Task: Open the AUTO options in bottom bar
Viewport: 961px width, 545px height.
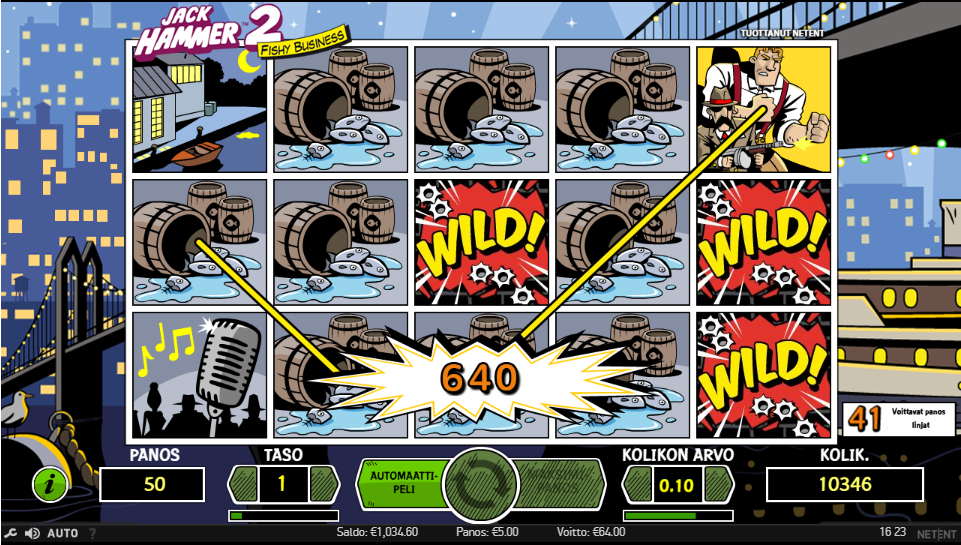Action: [x=63, y=533]
